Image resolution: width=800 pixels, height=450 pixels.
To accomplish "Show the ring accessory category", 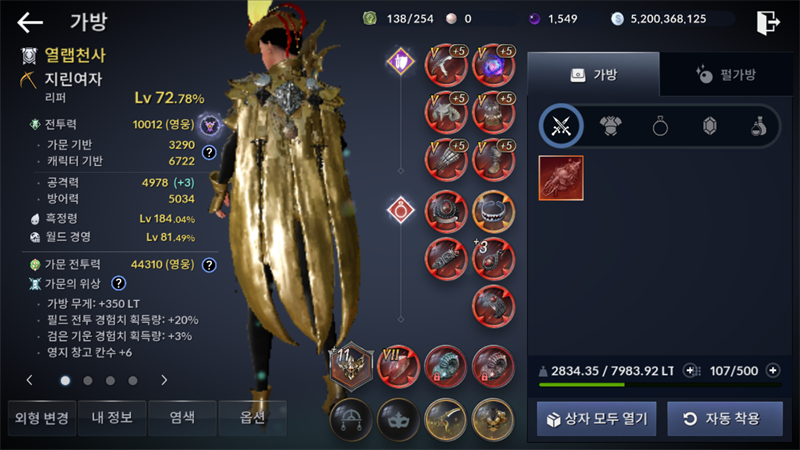I will (x=660, y=125).
